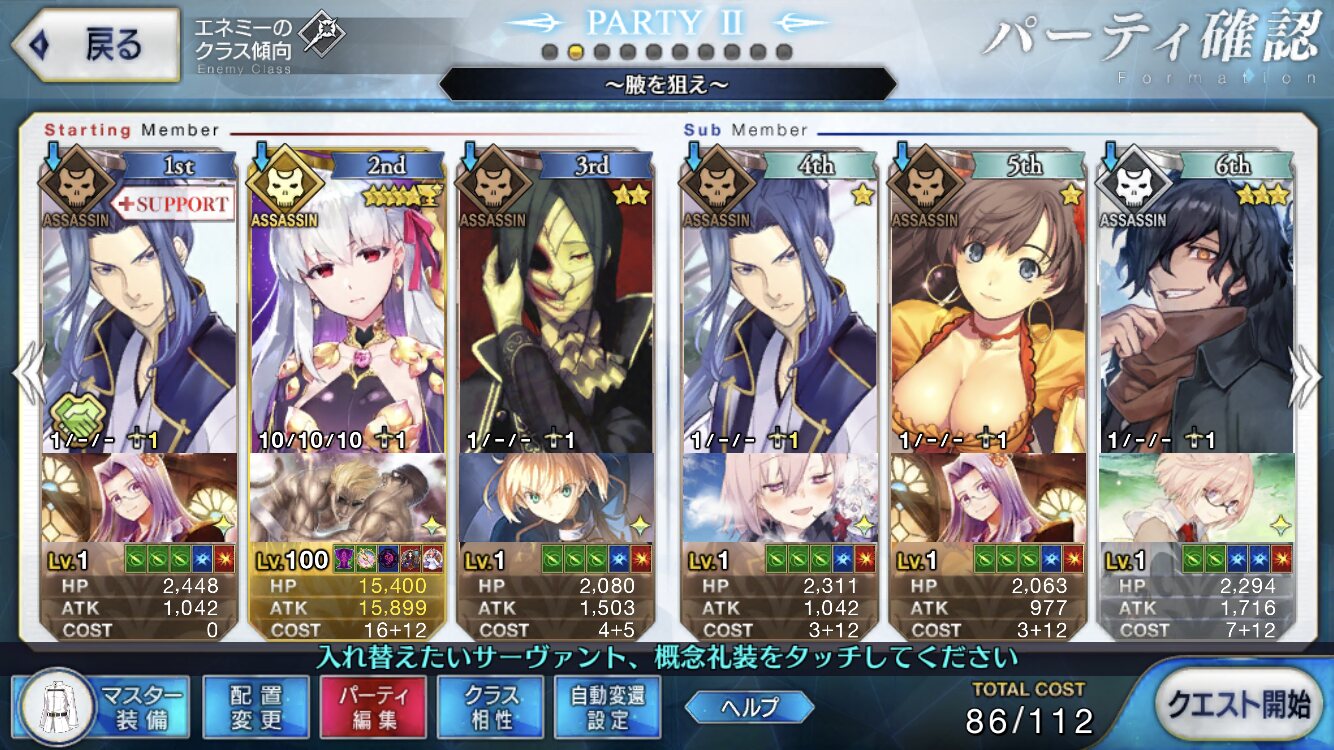Open the ヘルプ help button
This screenshot has width=1334, height=750.
[749, 707]
